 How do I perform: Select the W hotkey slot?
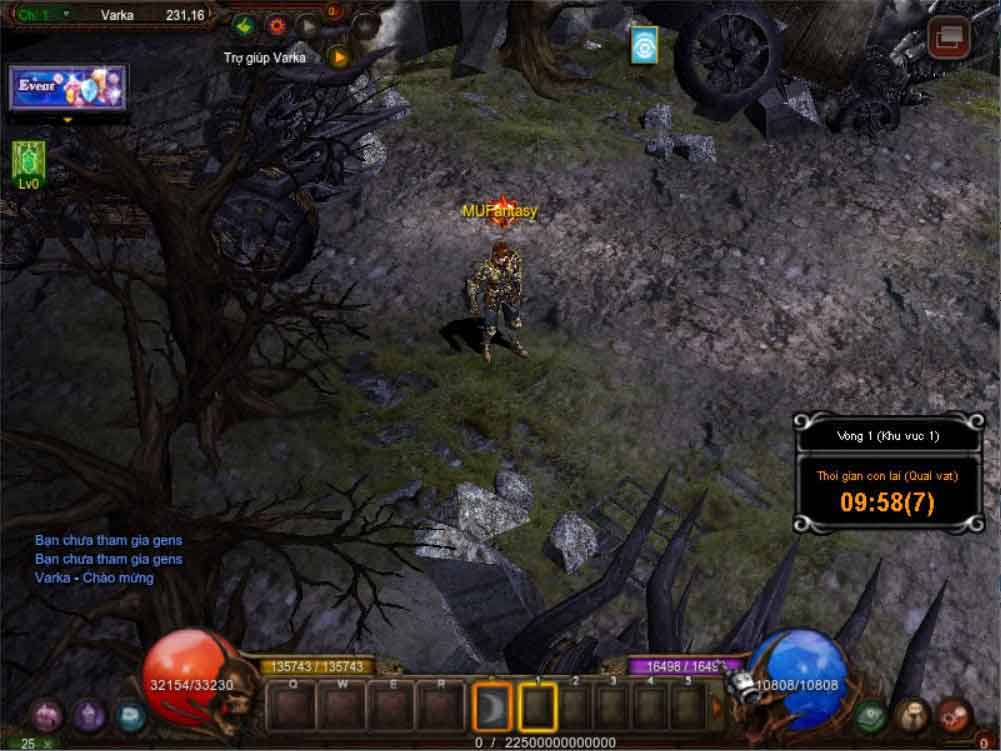[342, 707]
